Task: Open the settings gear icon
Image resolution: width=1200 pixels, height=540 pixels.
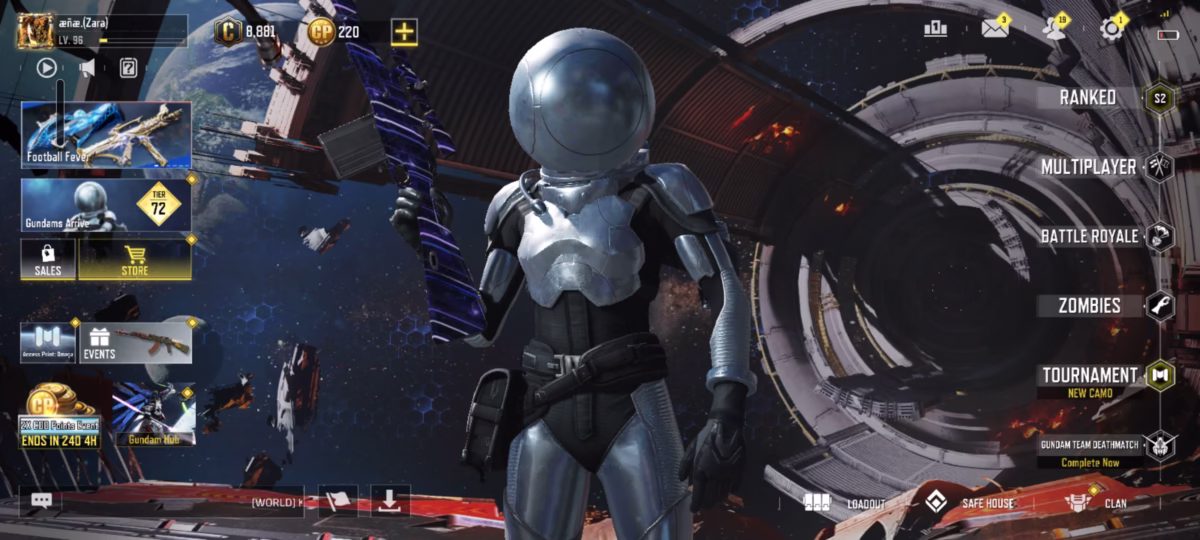Action: (1111, 28)
